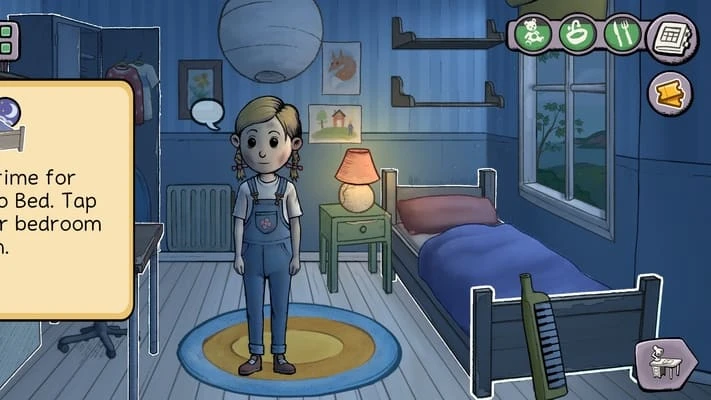The width and height of the screenshot is (711, 400).
Task: Tap the teddy bear play need icon
Action: coord(532,35)
